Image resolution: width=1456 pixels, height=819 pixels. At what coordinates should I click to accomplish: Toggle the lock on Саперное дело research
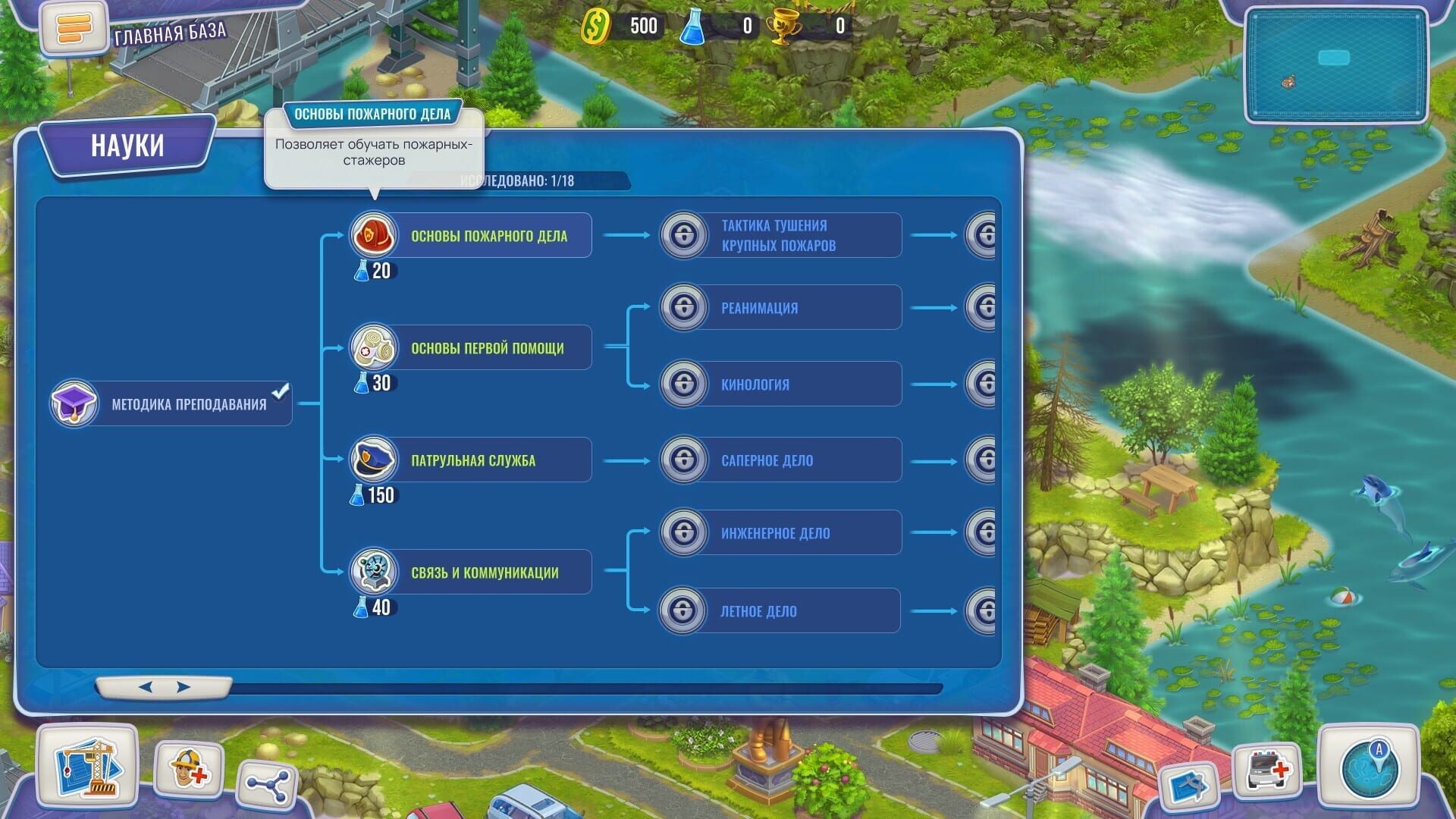pyautogui.click(x=683, y=459)
